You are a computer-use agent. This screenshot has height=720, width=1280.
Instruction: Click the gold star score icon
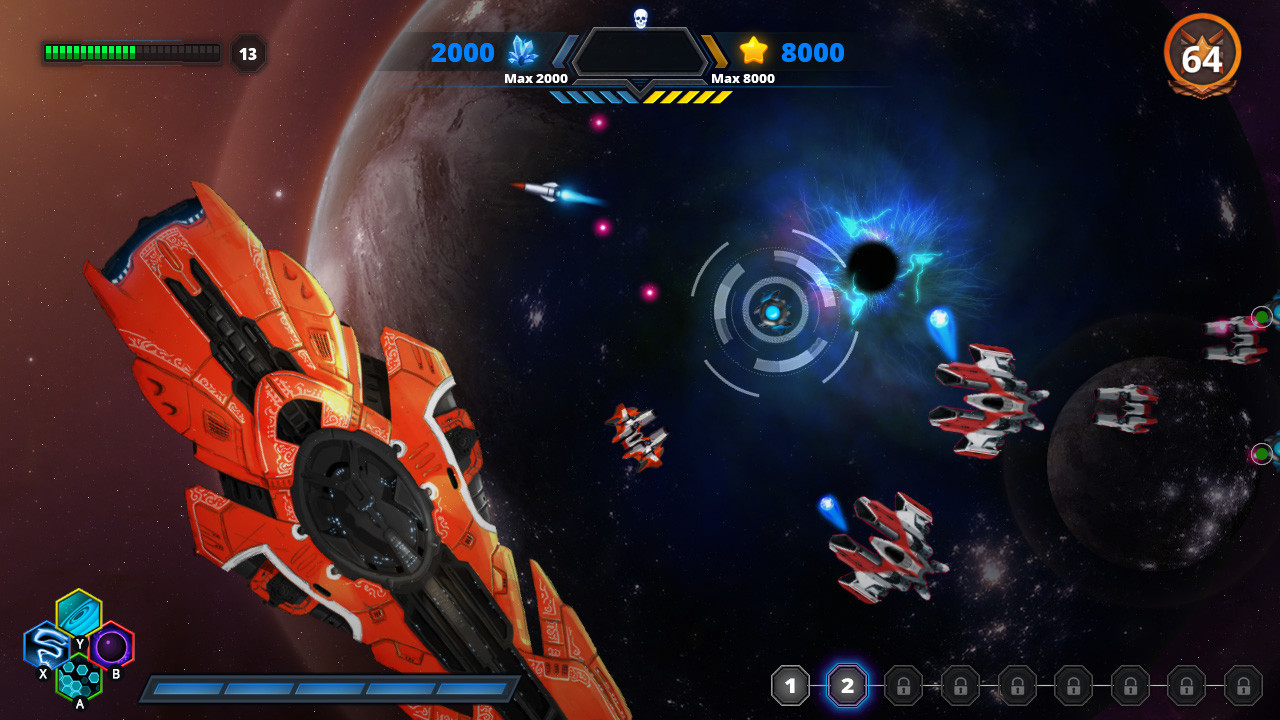tap(755, 52)
